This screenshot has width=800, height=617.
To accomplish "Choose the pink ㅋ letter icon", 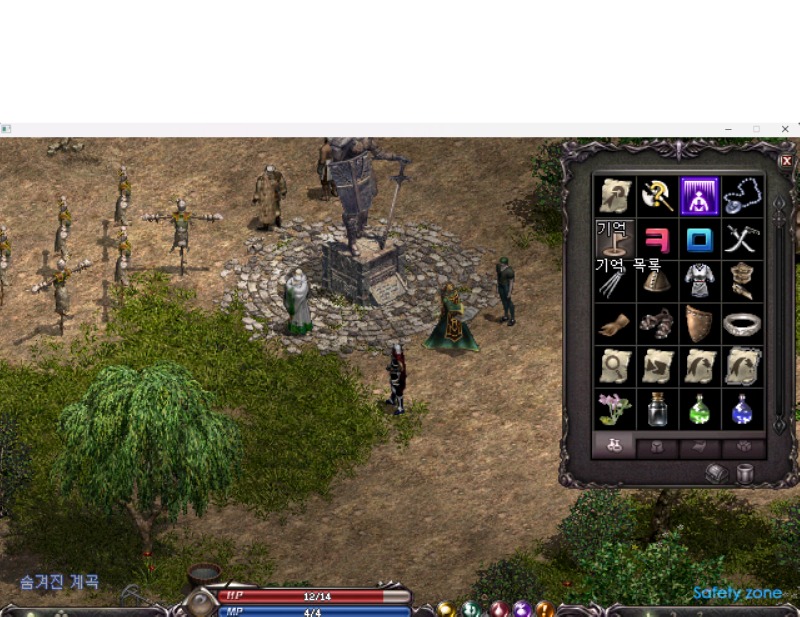I will [656, 239].
